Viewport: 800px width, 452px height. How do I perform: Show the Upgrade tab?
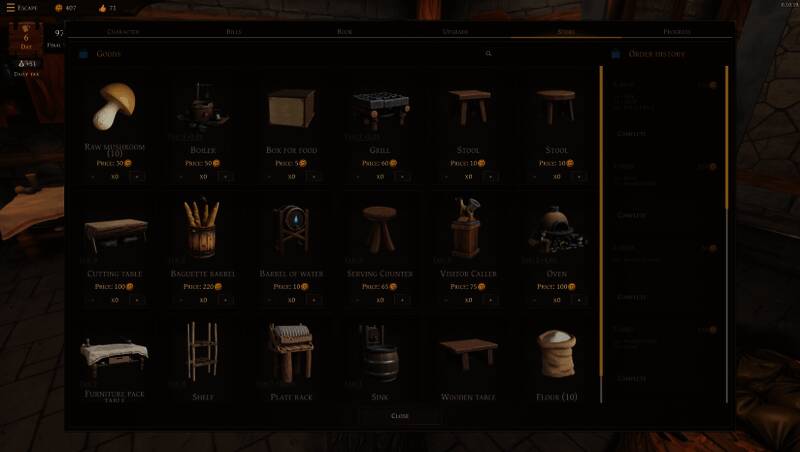click(x=455, y=32)
